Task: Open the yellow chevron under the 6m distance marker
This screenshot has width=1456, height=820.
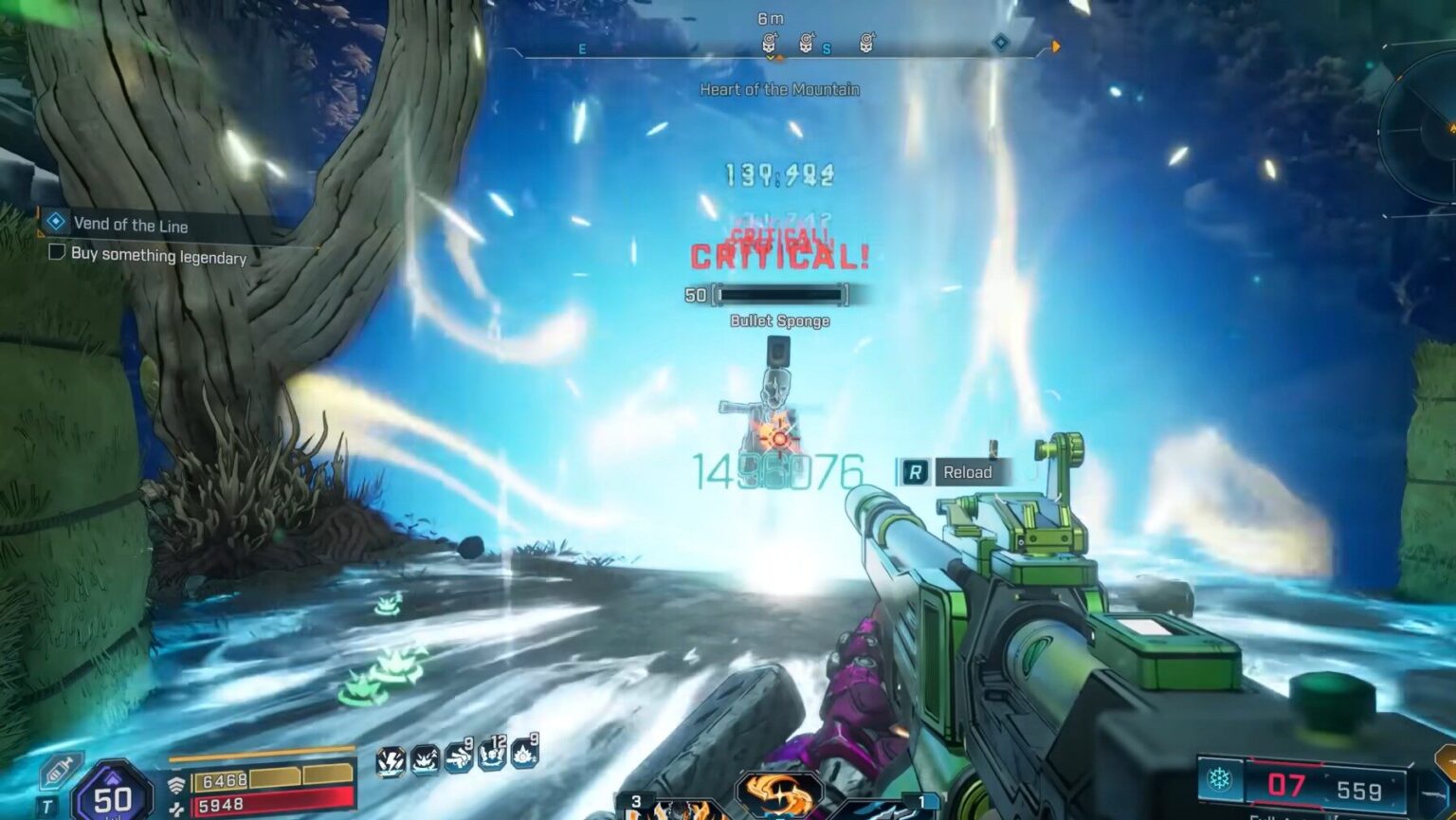Action: pos(772,57)
